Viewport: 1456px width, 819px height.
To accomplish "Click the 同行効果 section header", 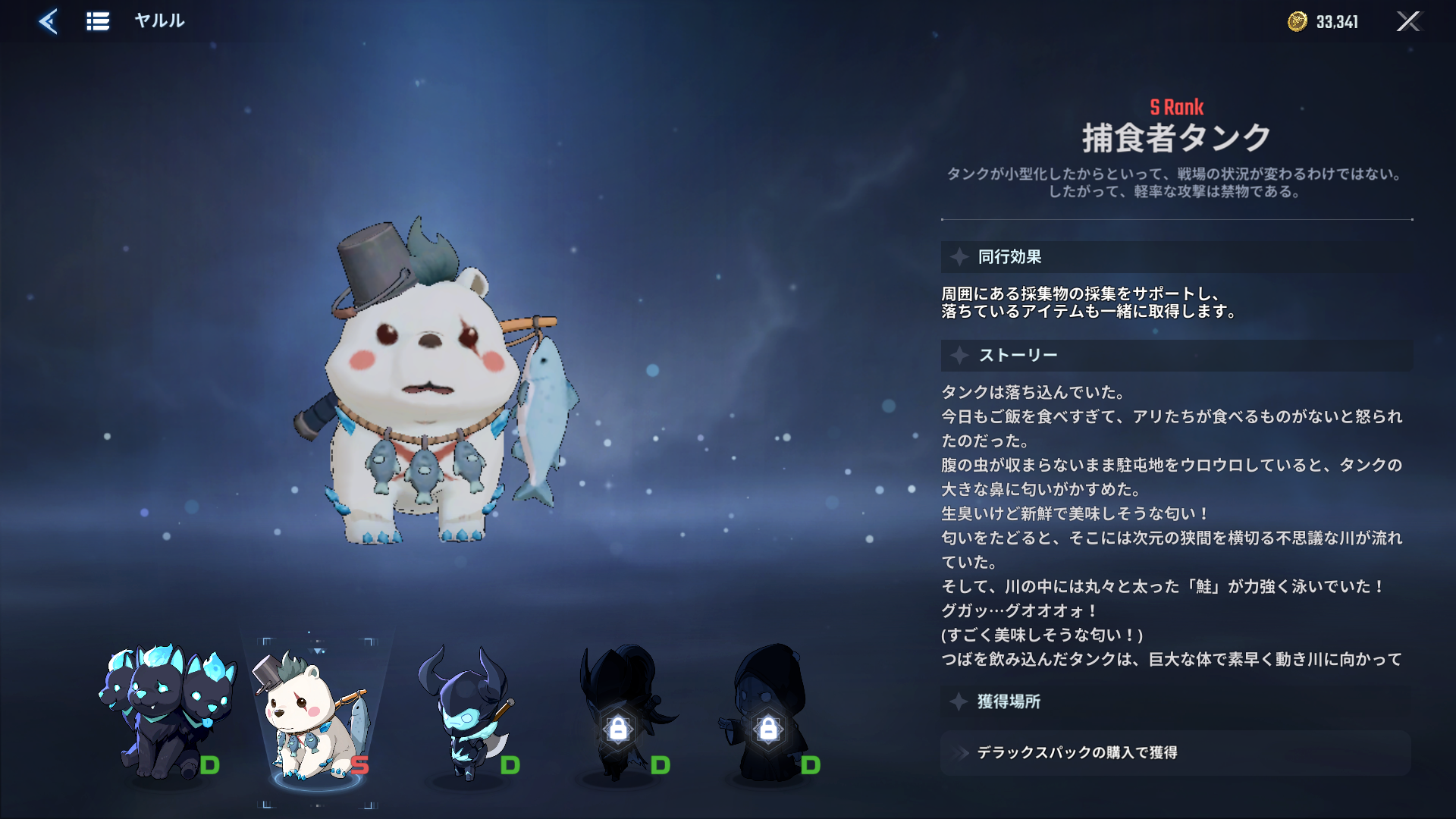I will pyautogui.click(x=1009, y=257).
